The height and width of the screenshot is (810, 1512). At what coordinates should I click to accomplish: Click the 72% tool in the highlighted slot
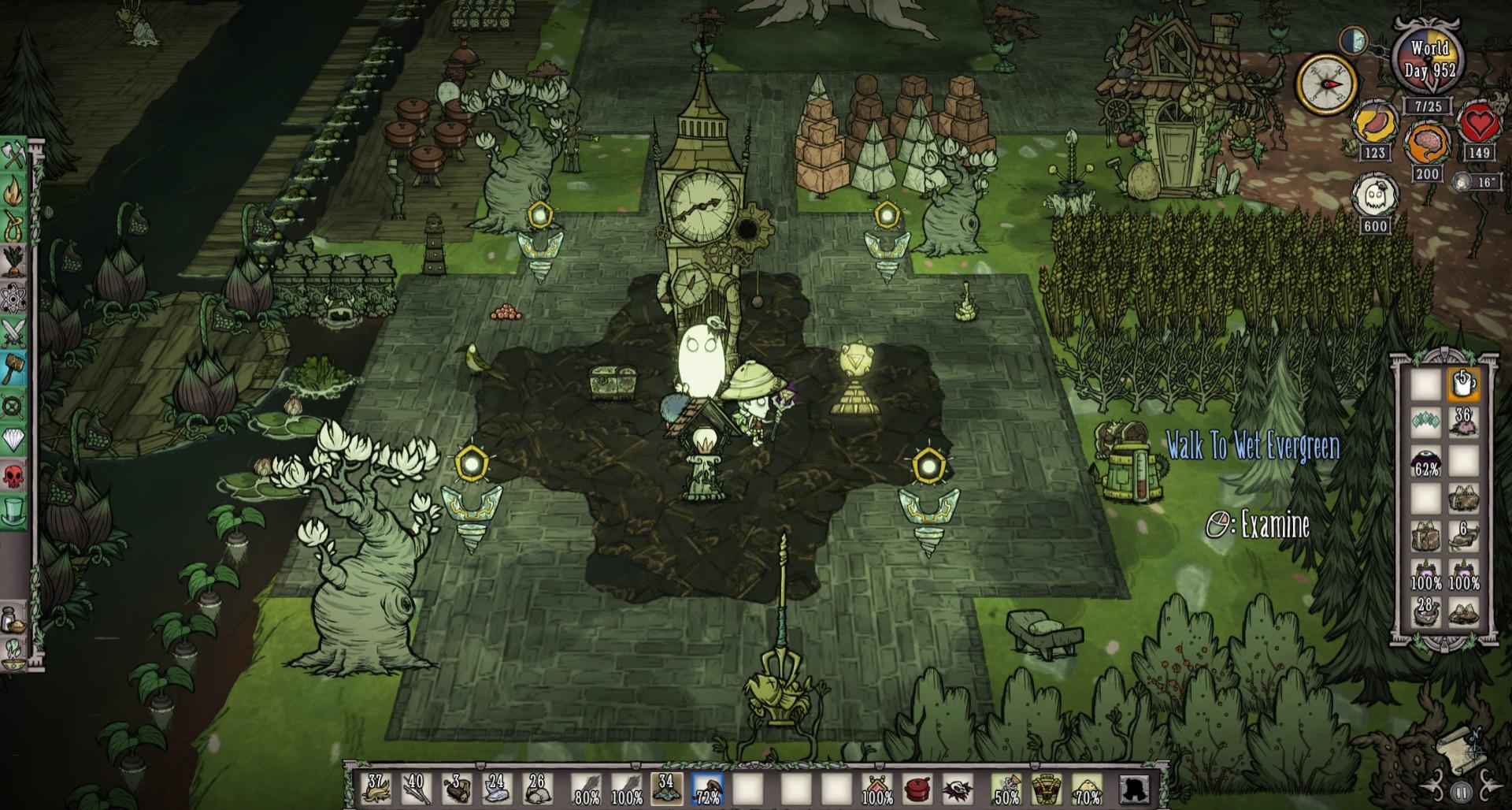point(707,788)
